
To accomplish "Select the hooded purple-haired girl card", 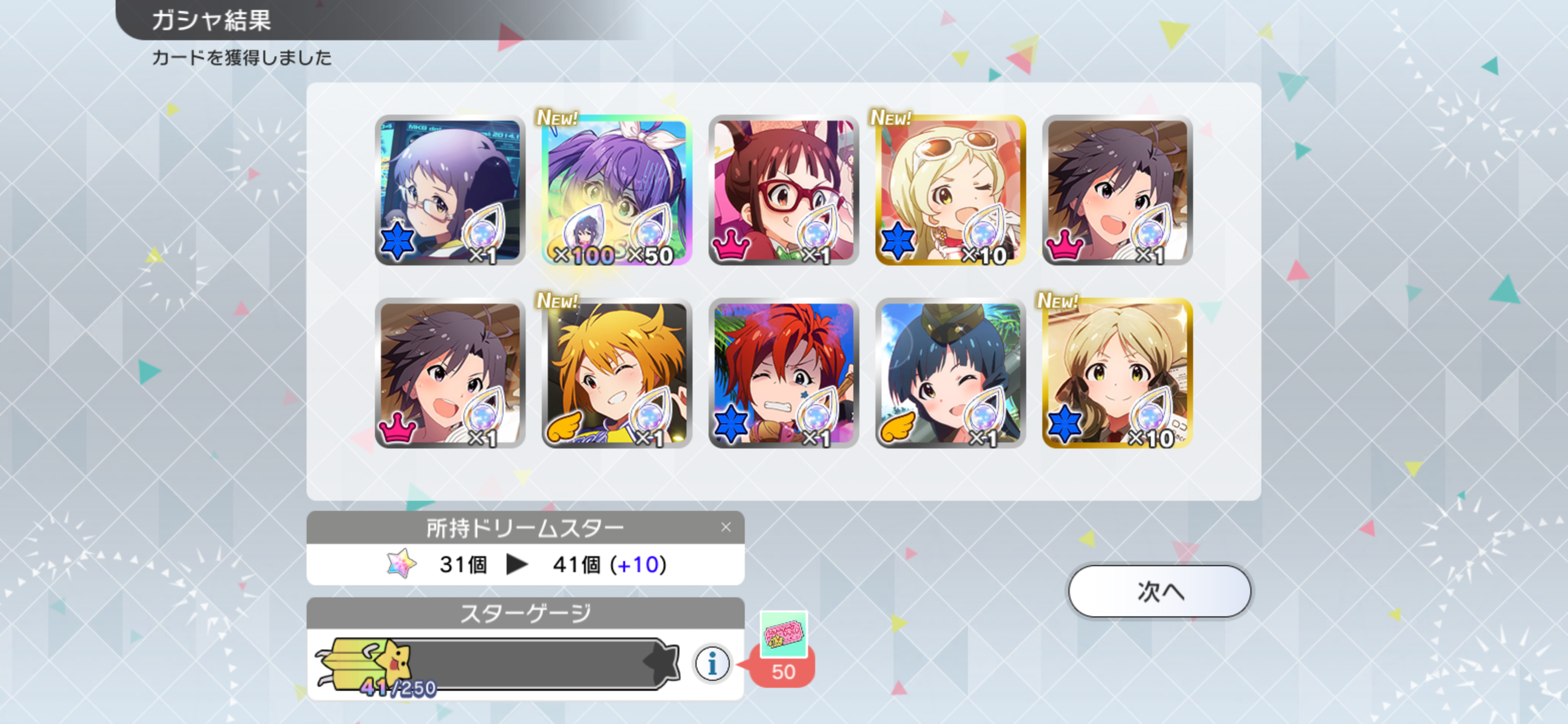I will (450, 190).
